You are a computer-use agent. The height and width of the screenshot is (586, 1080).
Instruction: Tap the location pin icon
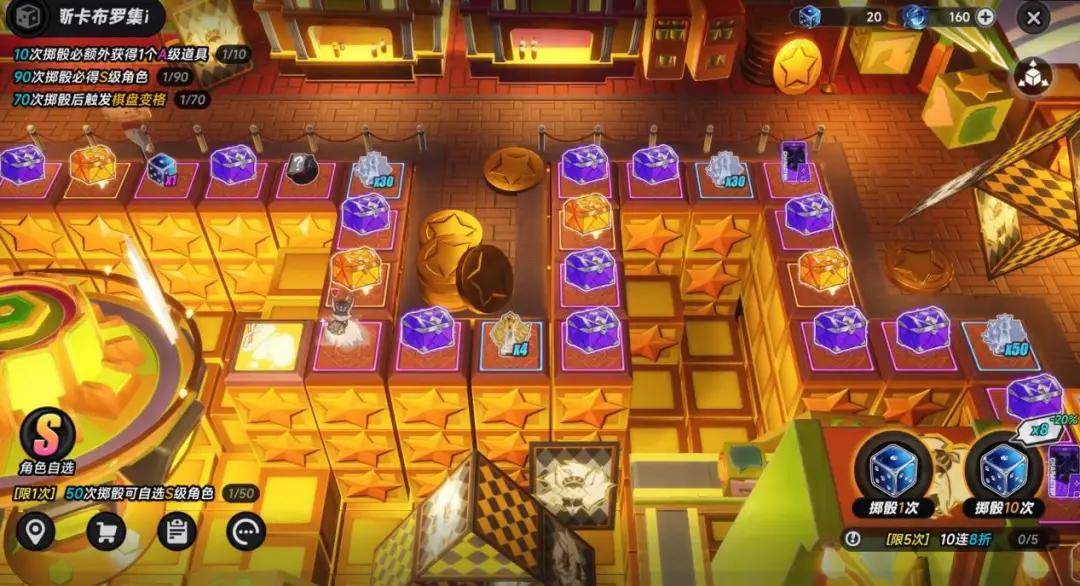pos(35,531)
